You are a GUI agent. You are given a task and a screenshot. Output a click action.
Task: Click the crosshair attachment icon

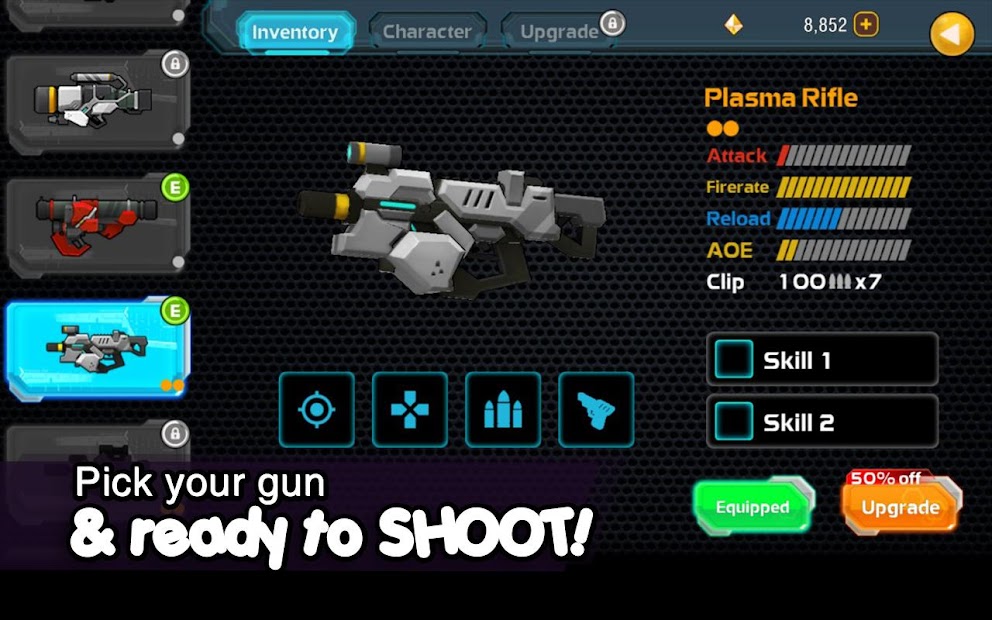point(316,409)
